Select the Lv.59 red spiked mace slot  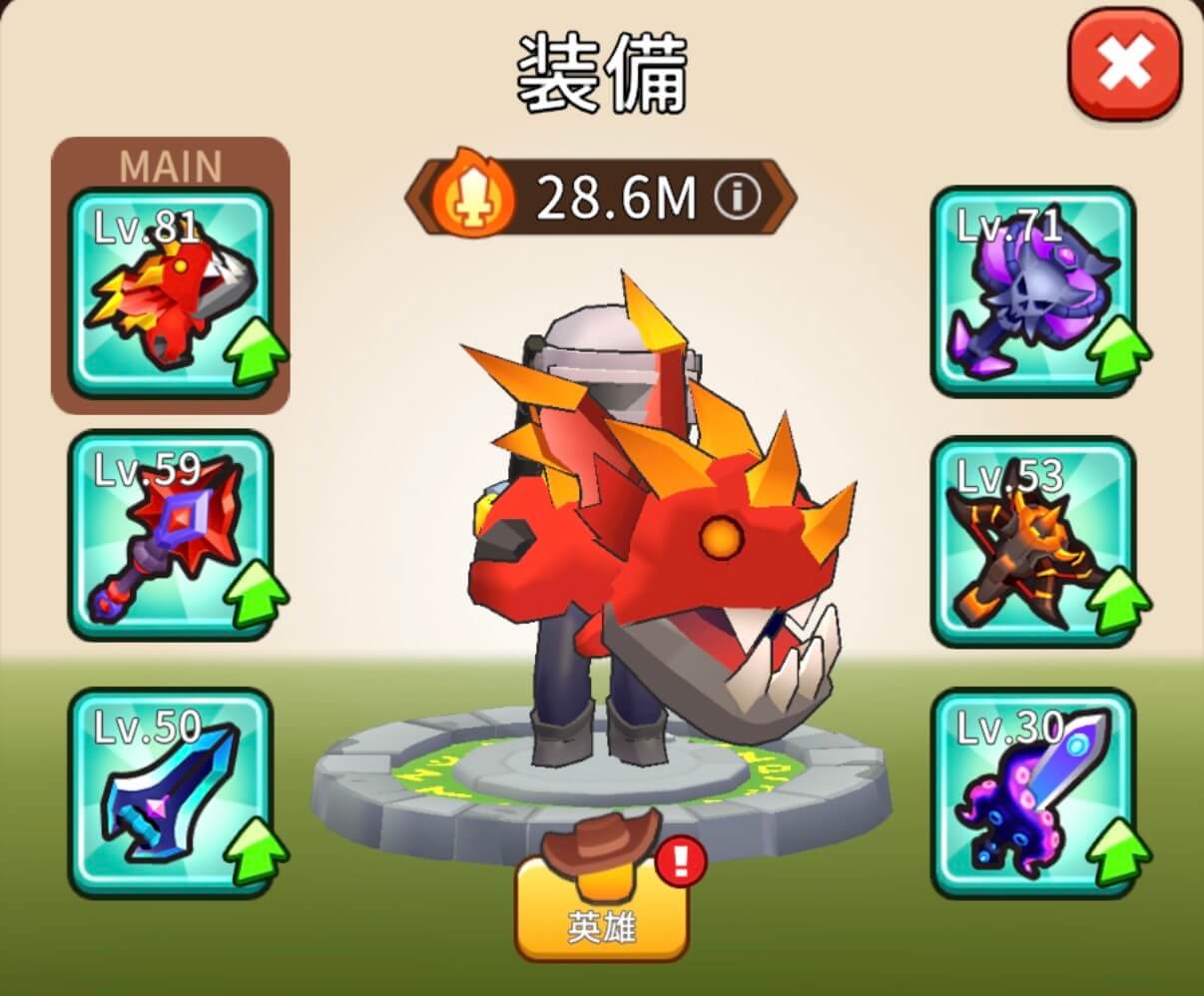click(x=170, y=535)
